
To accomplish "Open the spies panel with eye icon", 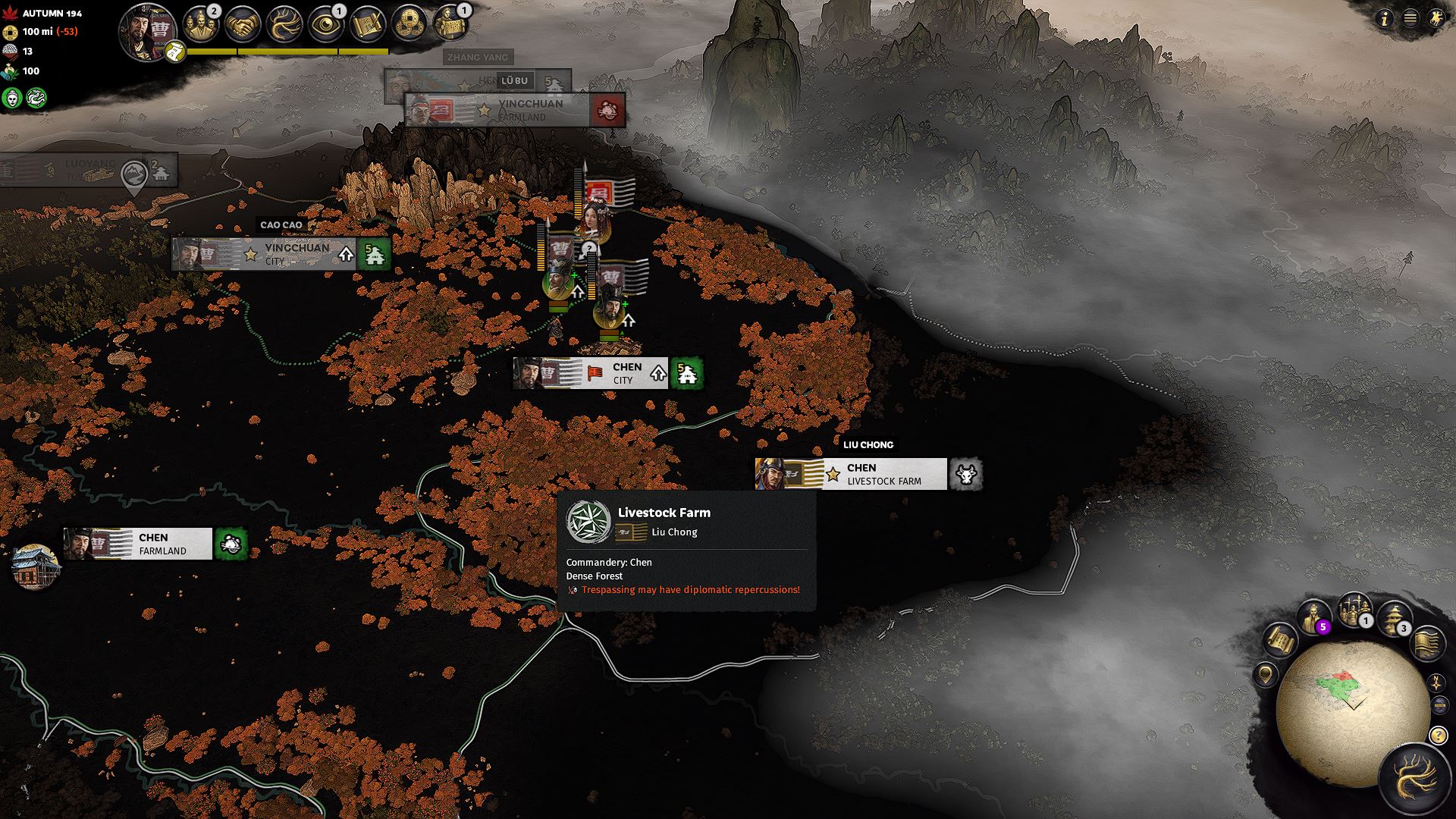I will pos(327,24).
